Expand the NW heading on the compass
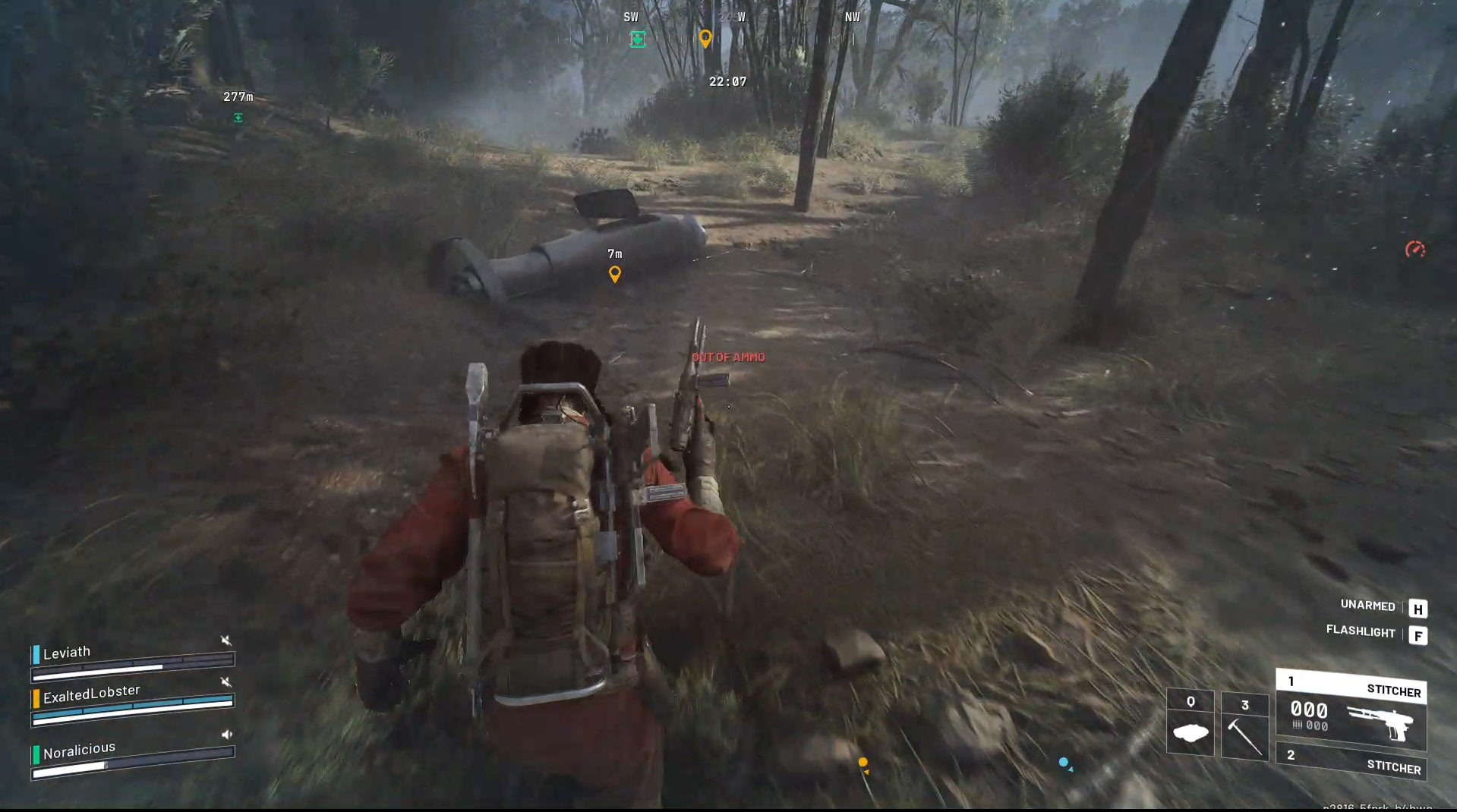This screenshot has width=1457, height=812. 852,16
